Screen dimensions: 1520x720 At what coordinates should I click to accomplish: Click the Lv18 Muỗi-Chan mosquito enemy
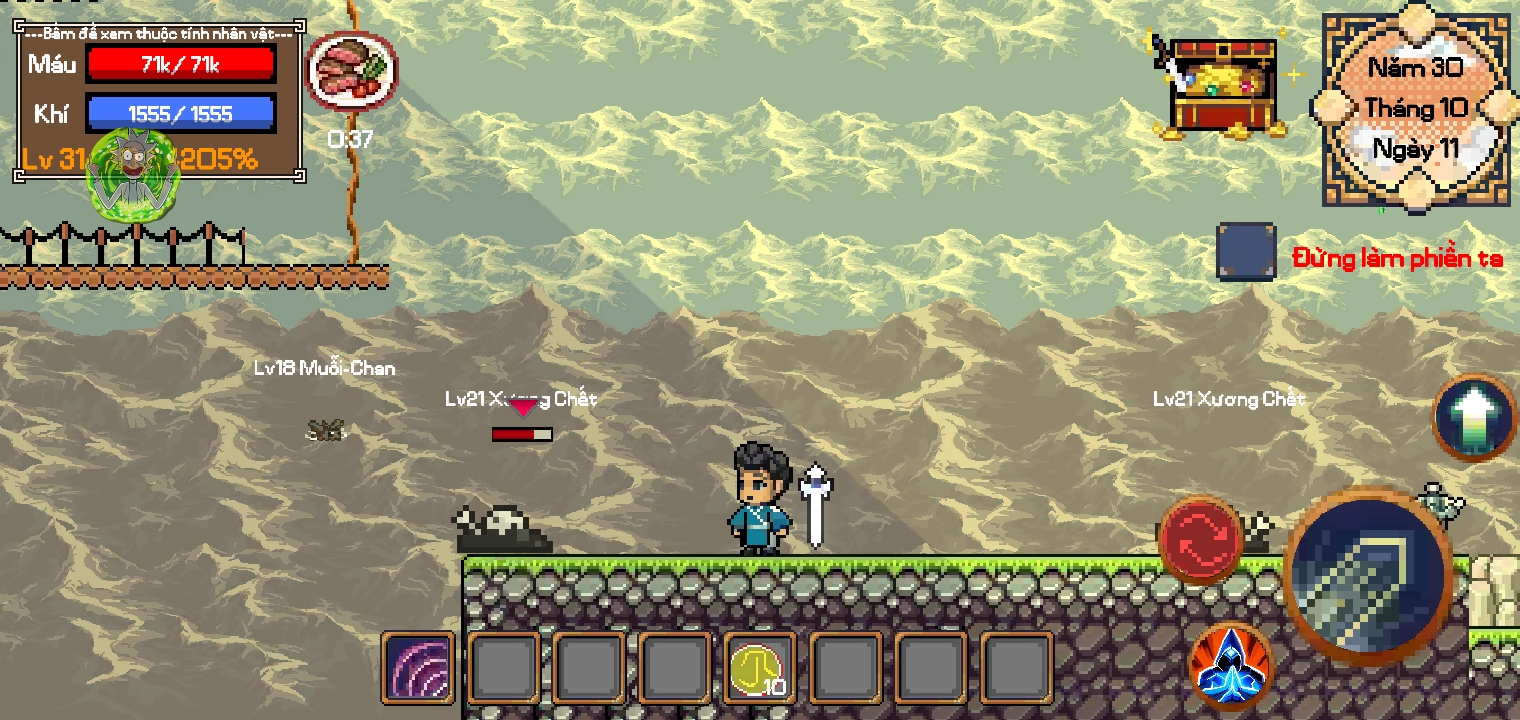pyautogui.click(x=322, y=430)
